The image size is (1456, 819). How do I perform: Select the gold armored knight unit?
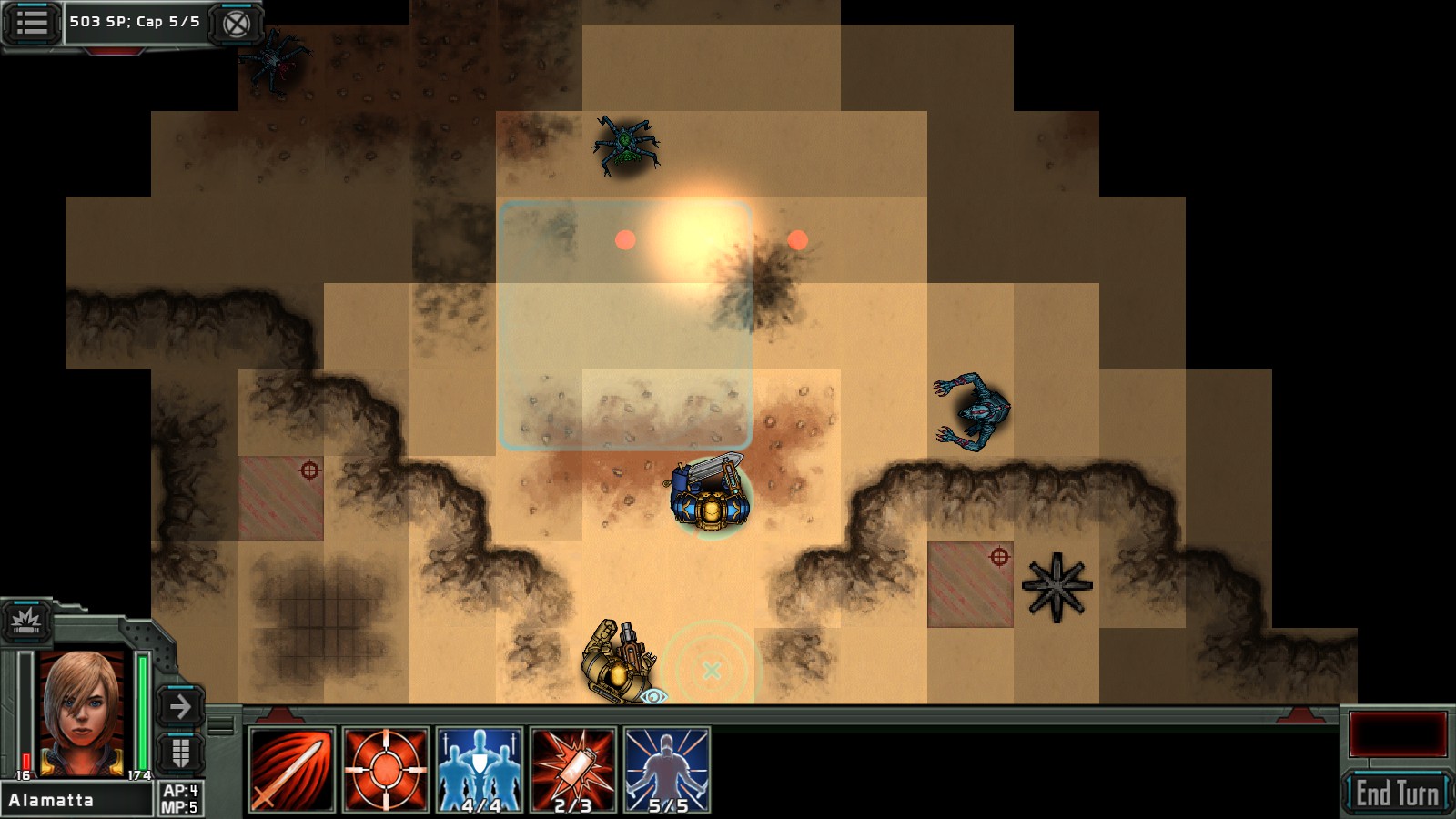619,662
